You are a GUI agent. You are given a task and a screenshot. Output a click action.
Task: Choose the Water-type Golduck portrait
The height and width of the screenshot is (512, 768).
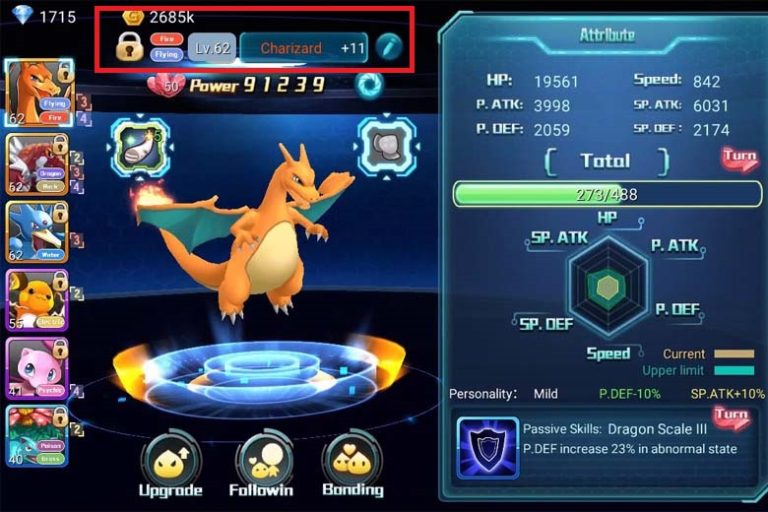[x=36, y=233]
